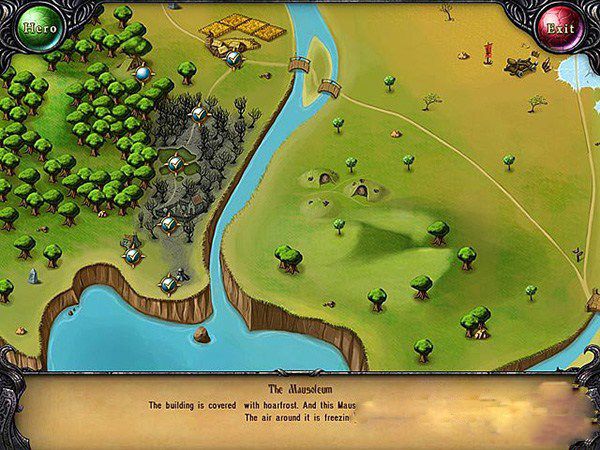Exit the world map
Screen dimensions: 600x450
(x=561, y=28)
